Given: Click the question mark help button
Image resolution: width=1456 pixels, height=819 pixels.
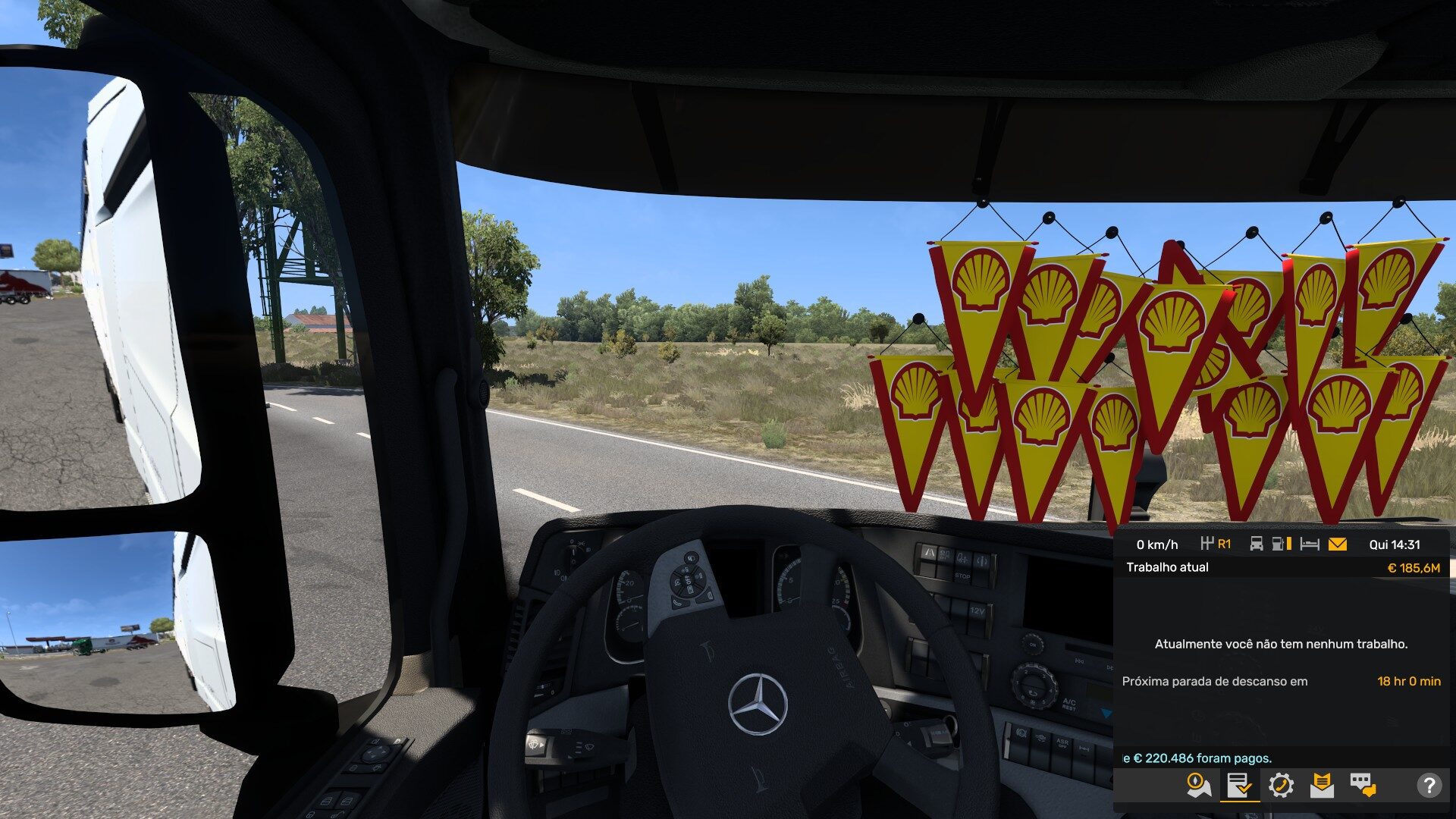Looking at the screenshot, I should 1429,786.
